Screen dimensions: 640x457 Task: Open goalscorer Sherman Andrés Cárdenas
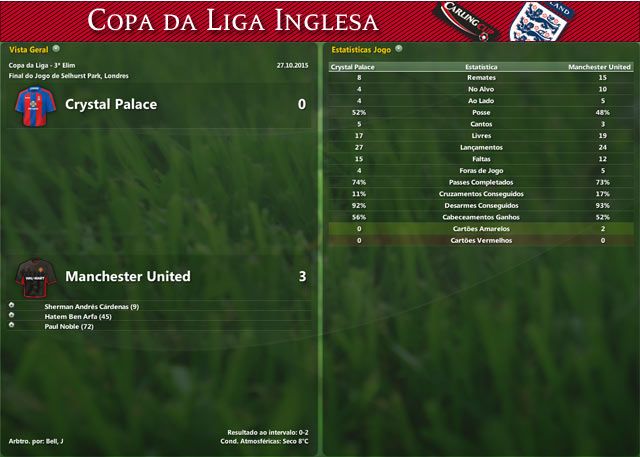click(x=92, y=306)
